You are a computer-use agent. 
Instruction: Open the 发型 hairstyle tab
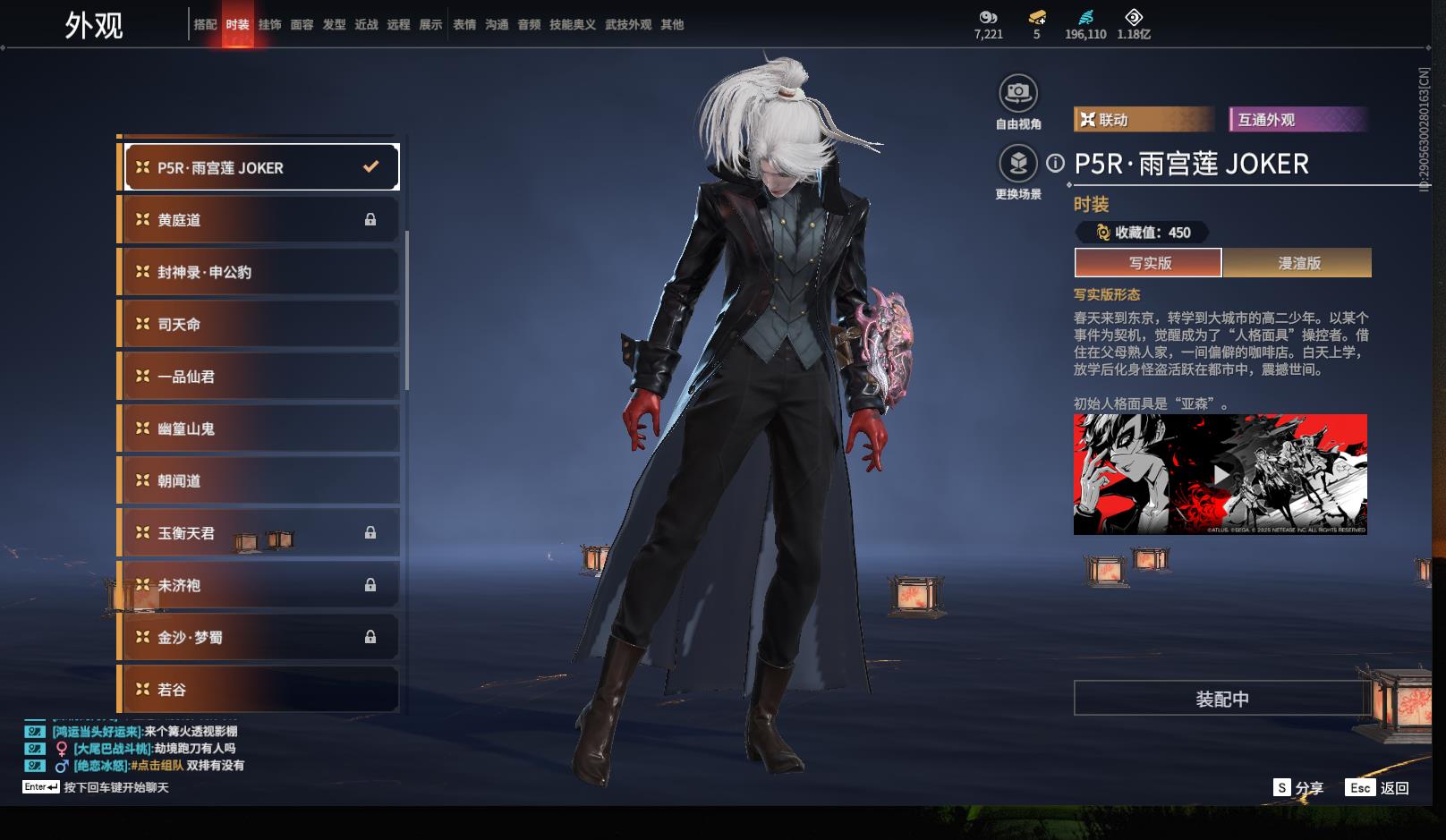coord(334,25)
